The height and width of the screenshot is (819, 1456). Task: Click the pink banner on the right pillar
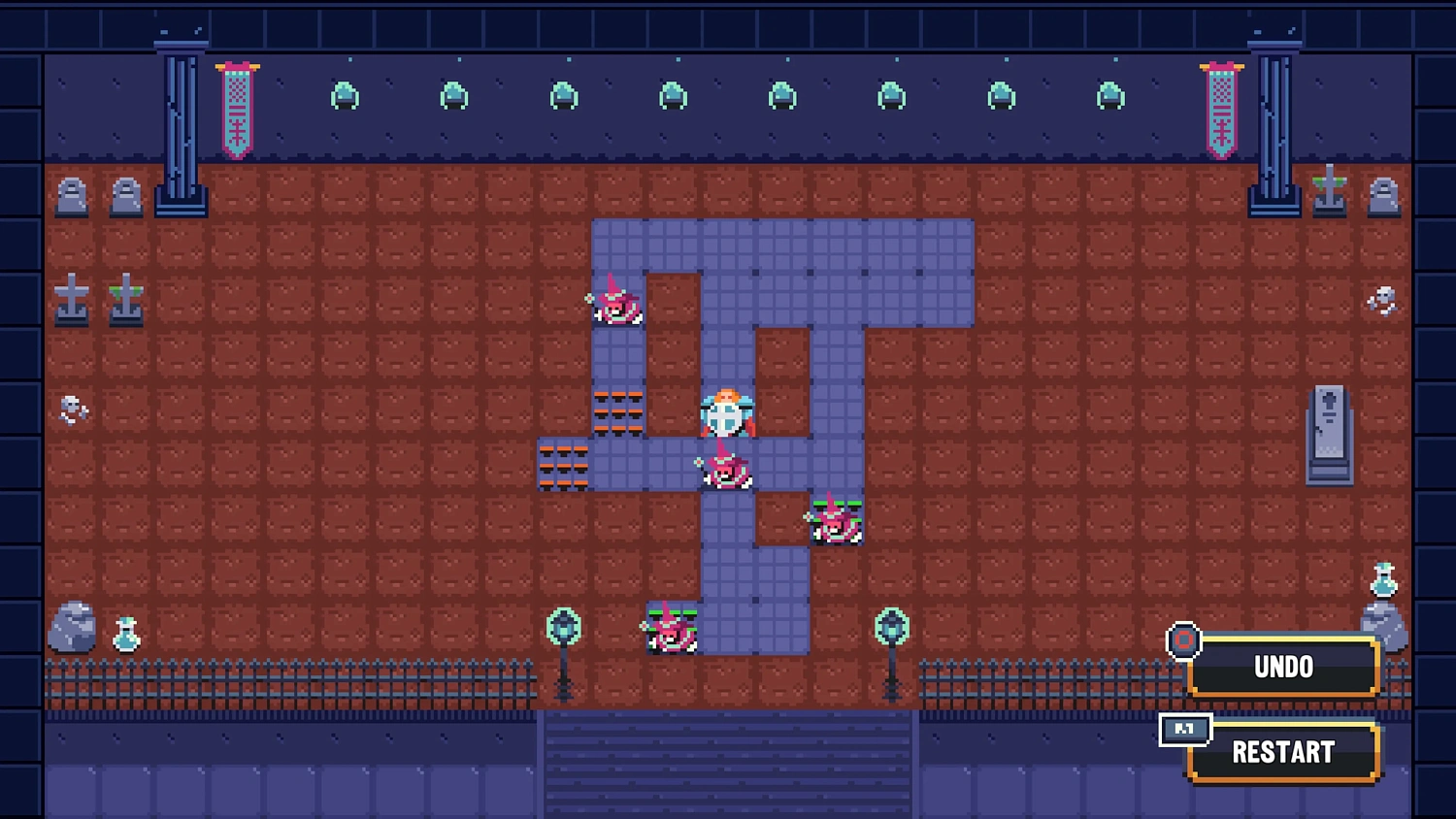(1221, 107)
